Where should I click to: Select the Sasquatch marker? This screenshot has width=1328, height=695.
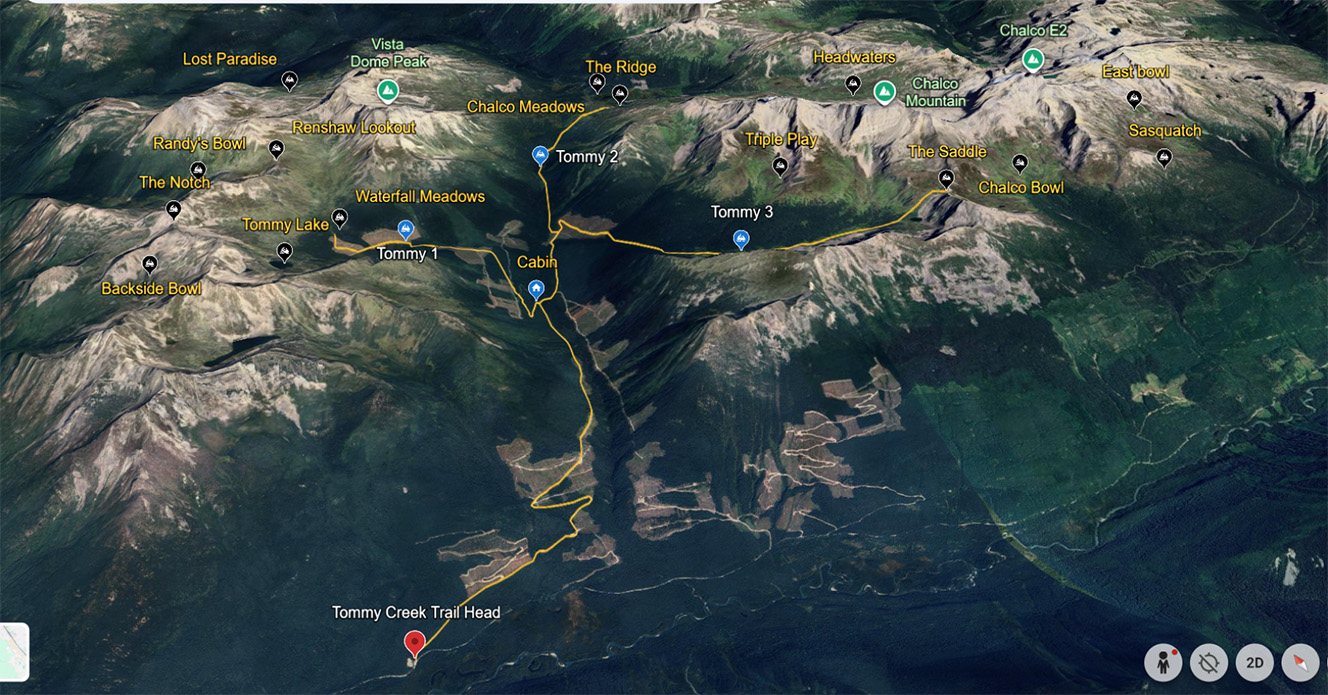(1163, 157)
